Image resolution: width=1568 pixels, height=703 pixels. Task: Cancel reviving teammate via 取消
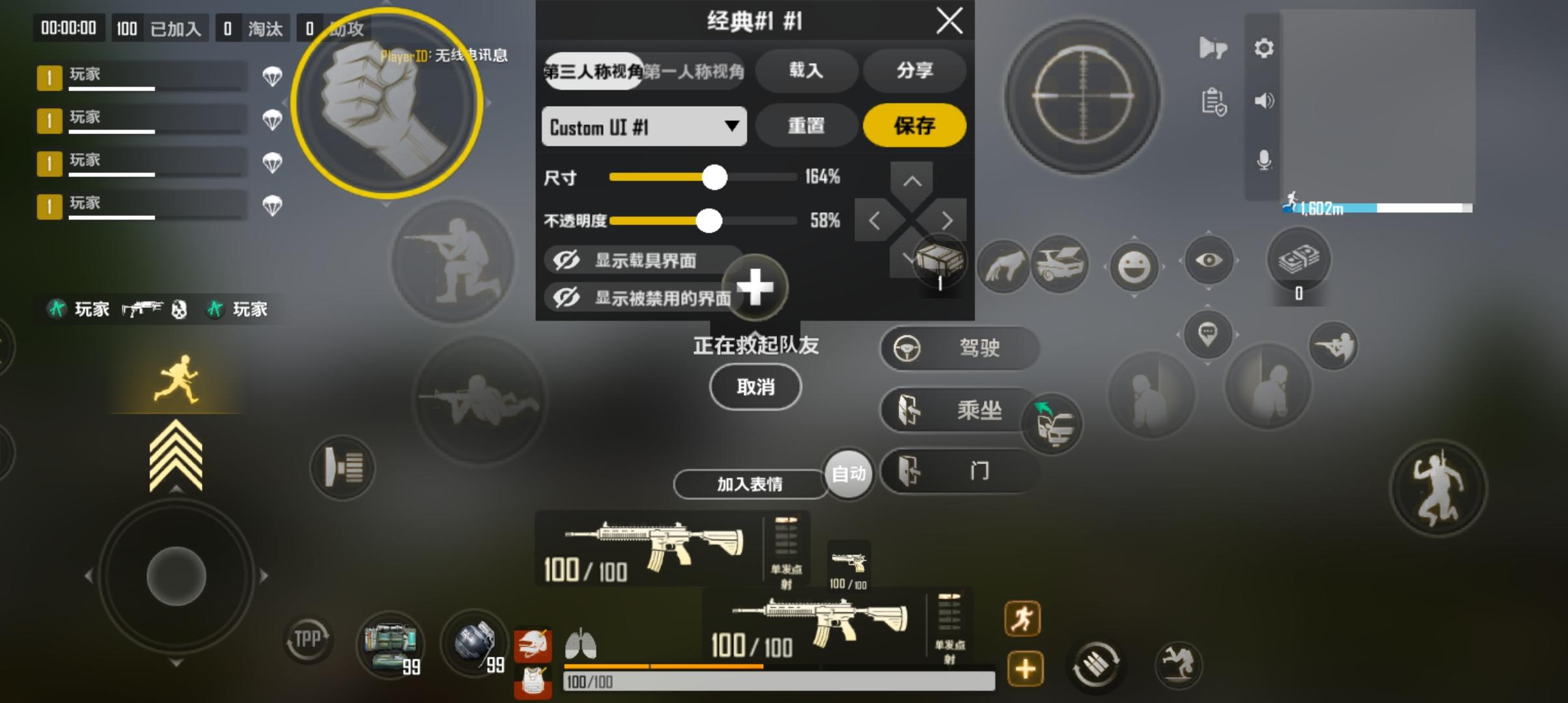pyautogui.click(x=755, y=387)
